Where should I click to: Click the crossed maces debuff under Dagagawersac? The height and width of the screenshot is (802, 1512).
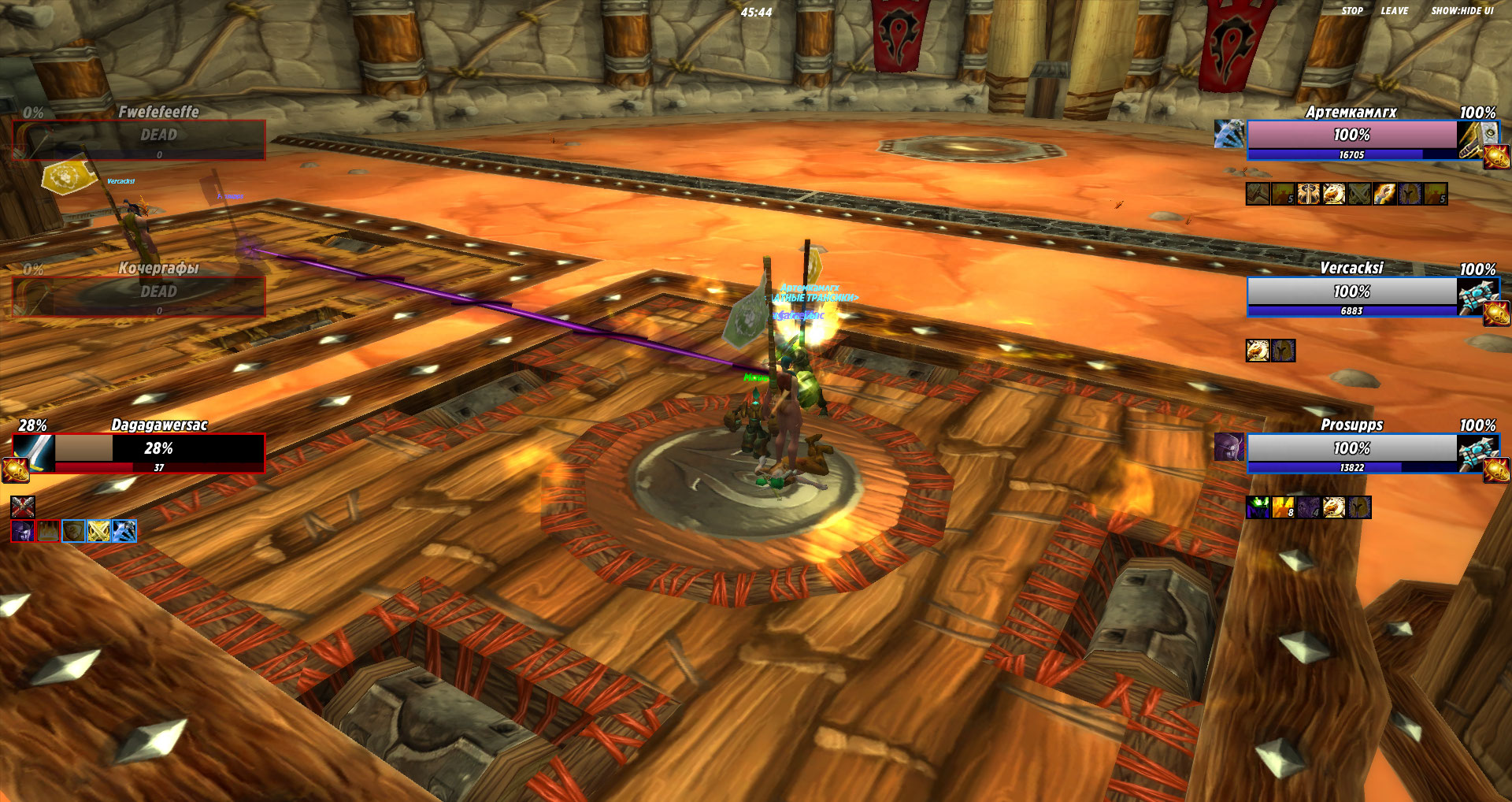pyautogui.click(x=23, y=507)
